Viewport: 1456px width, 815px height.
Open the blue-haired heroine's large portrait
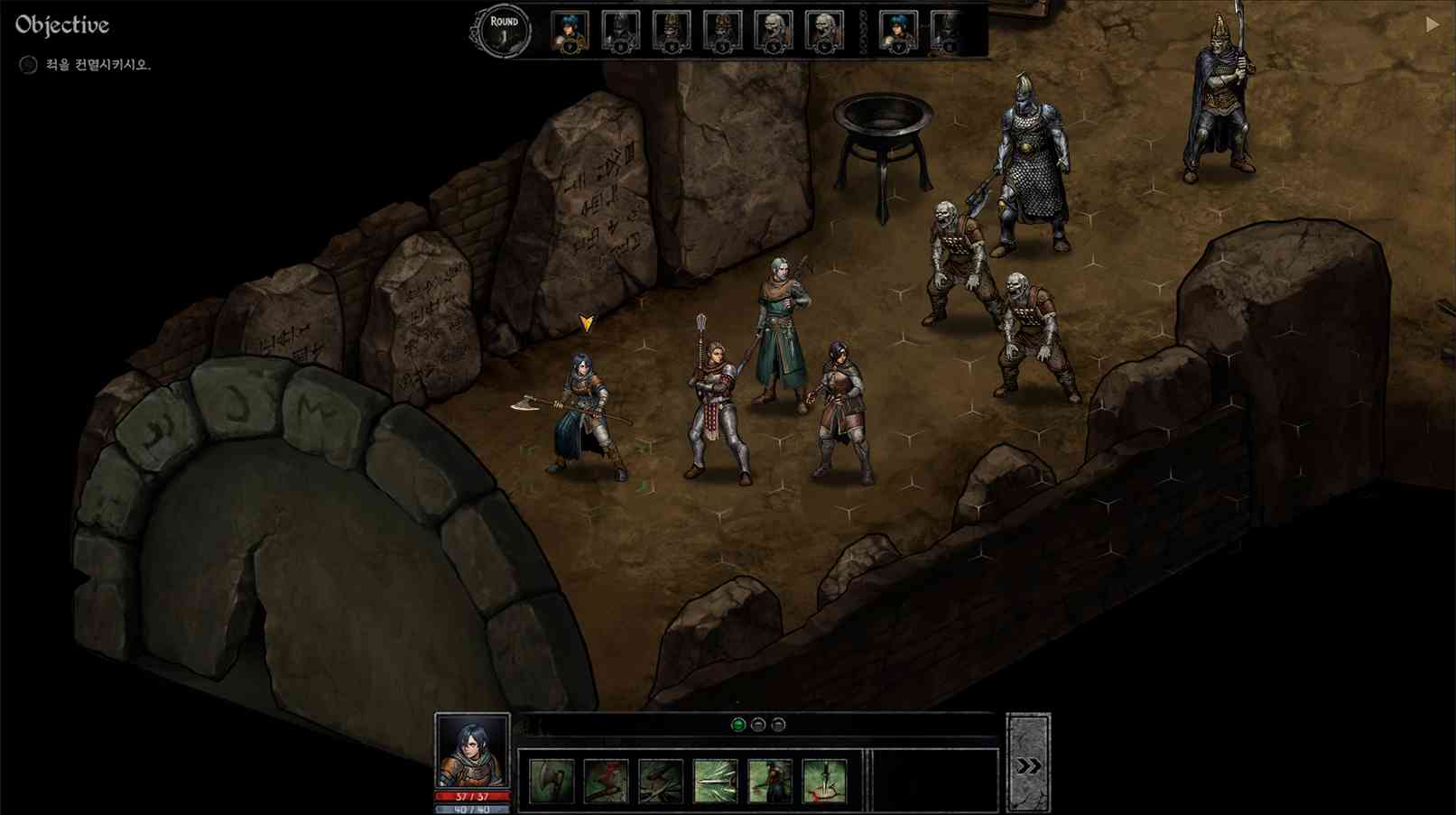(x=472, y=751)
